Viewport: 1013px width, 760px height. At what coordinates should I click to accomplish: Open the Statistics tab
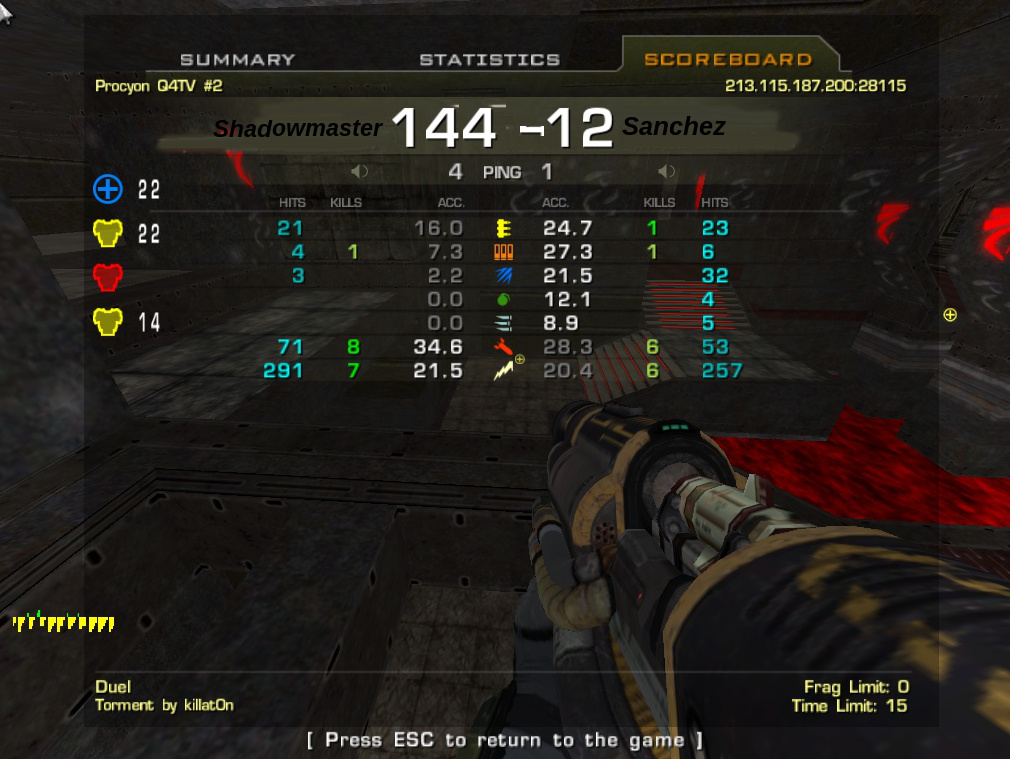(489, 60)
